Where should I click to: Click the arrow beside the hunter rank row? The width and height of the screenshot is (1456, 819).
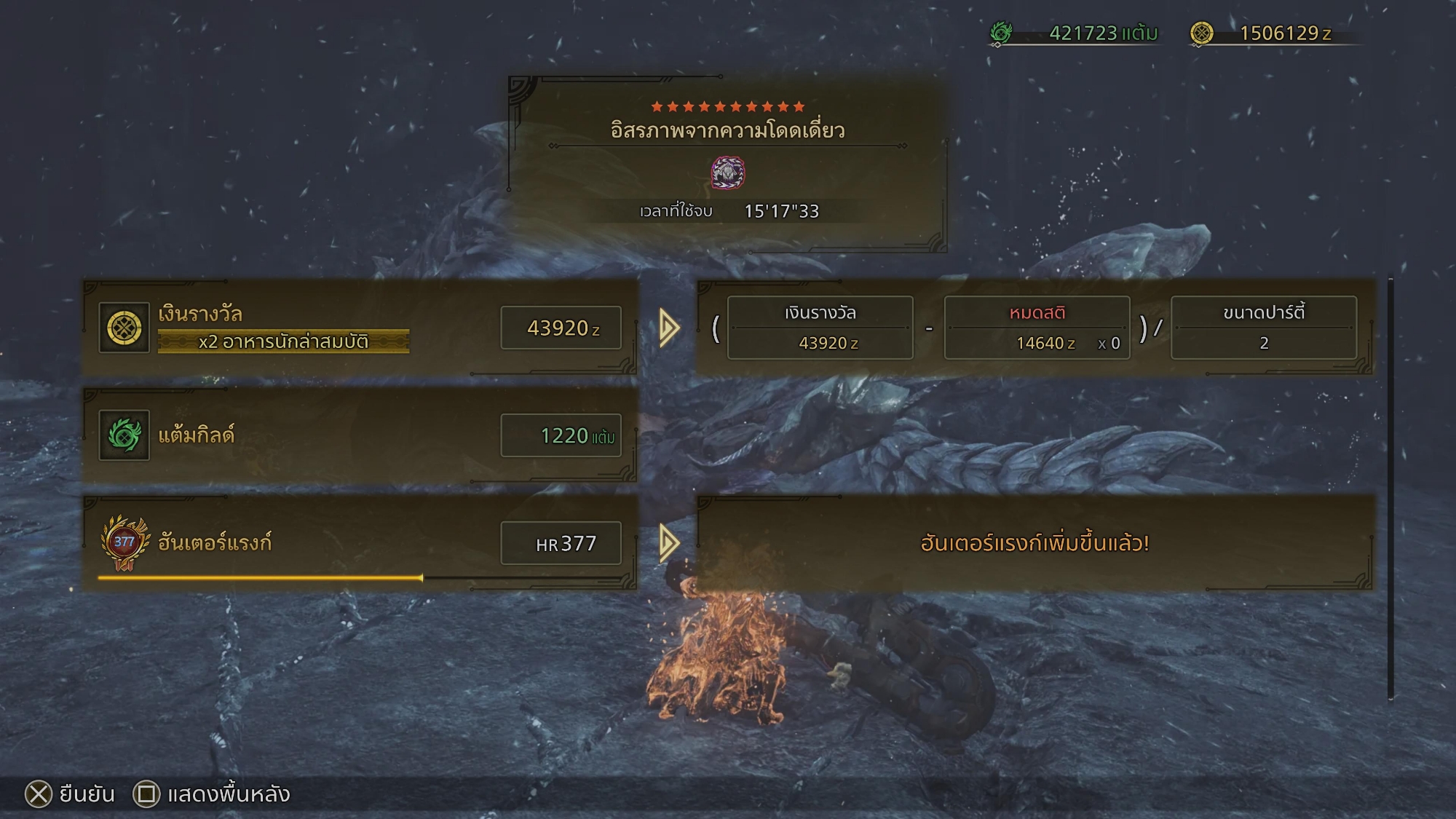click(x=669, y=542)
